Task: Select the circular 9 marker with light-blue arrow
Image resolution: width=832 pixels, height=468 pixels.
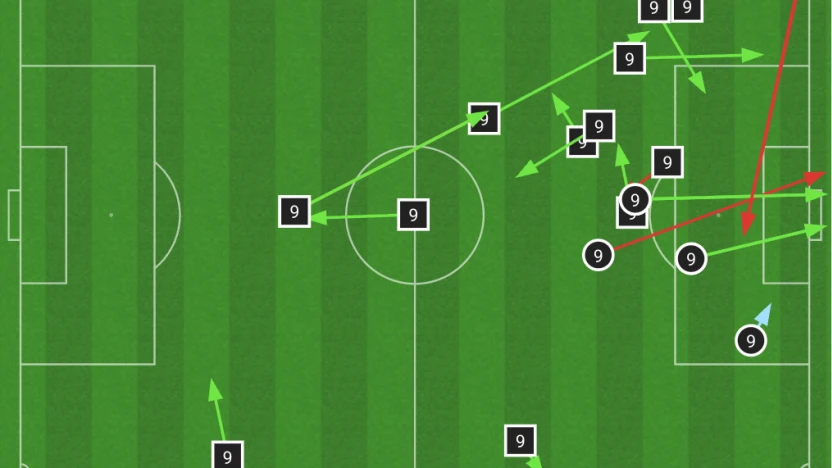Action: click(750, 341)
